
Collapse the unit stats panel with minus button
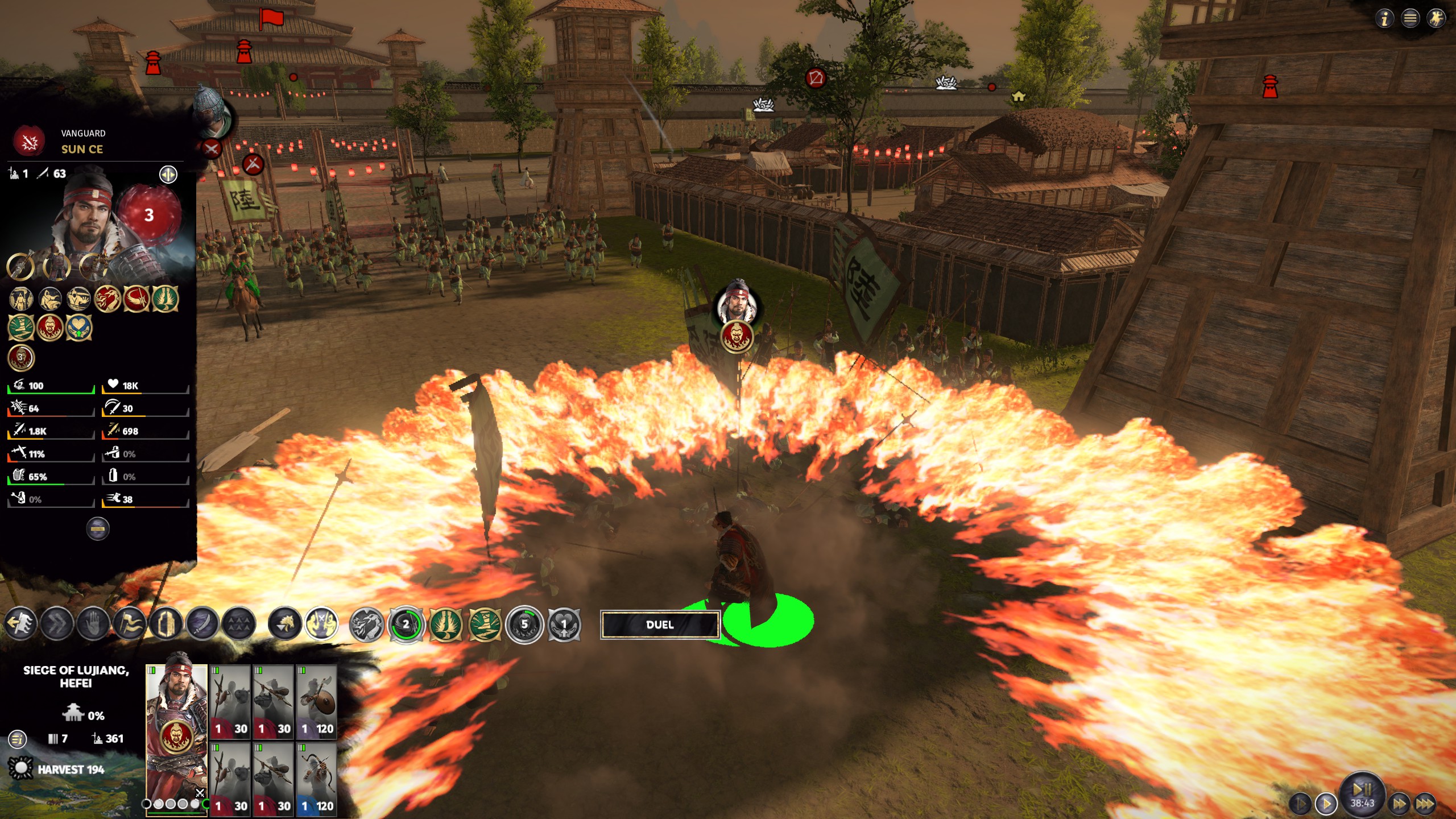98,529
